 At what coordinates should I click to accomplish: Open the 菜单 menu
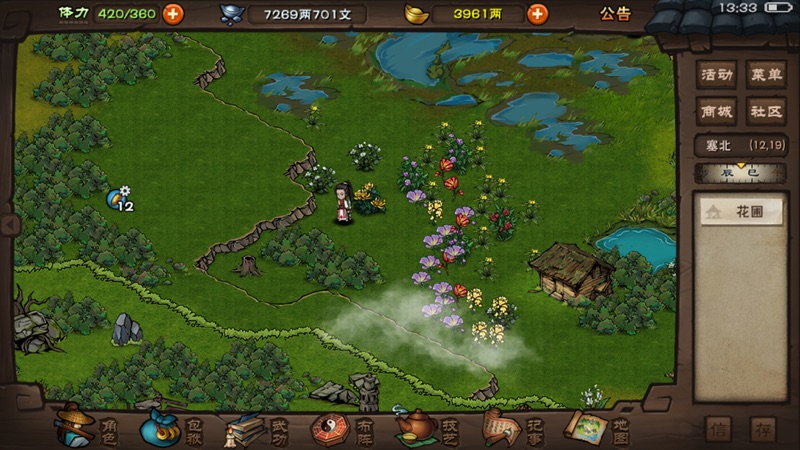pos(767,75)
